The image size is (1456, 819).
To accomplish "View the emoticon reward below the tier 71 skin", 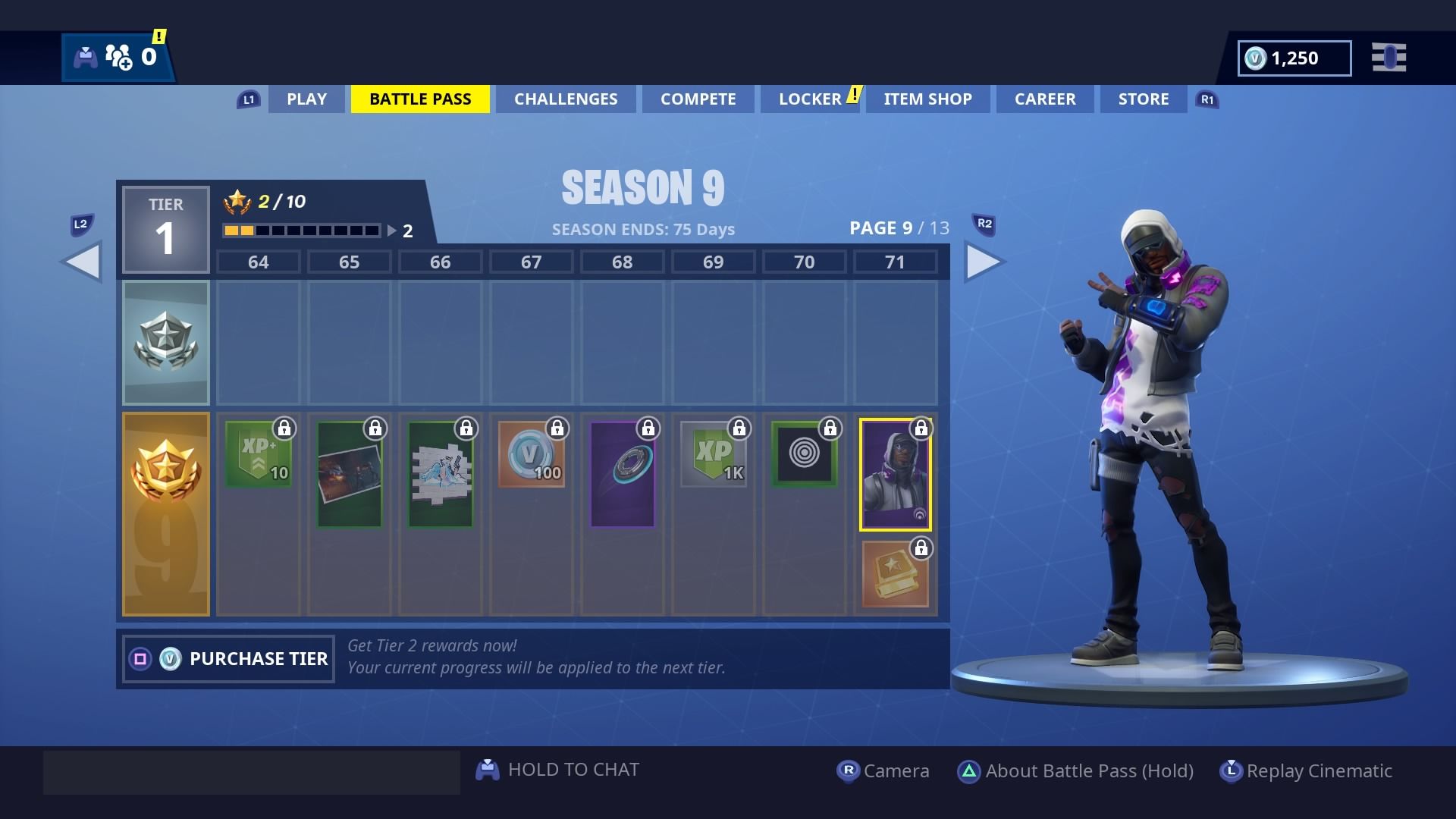I will click(x=896, y=573).
